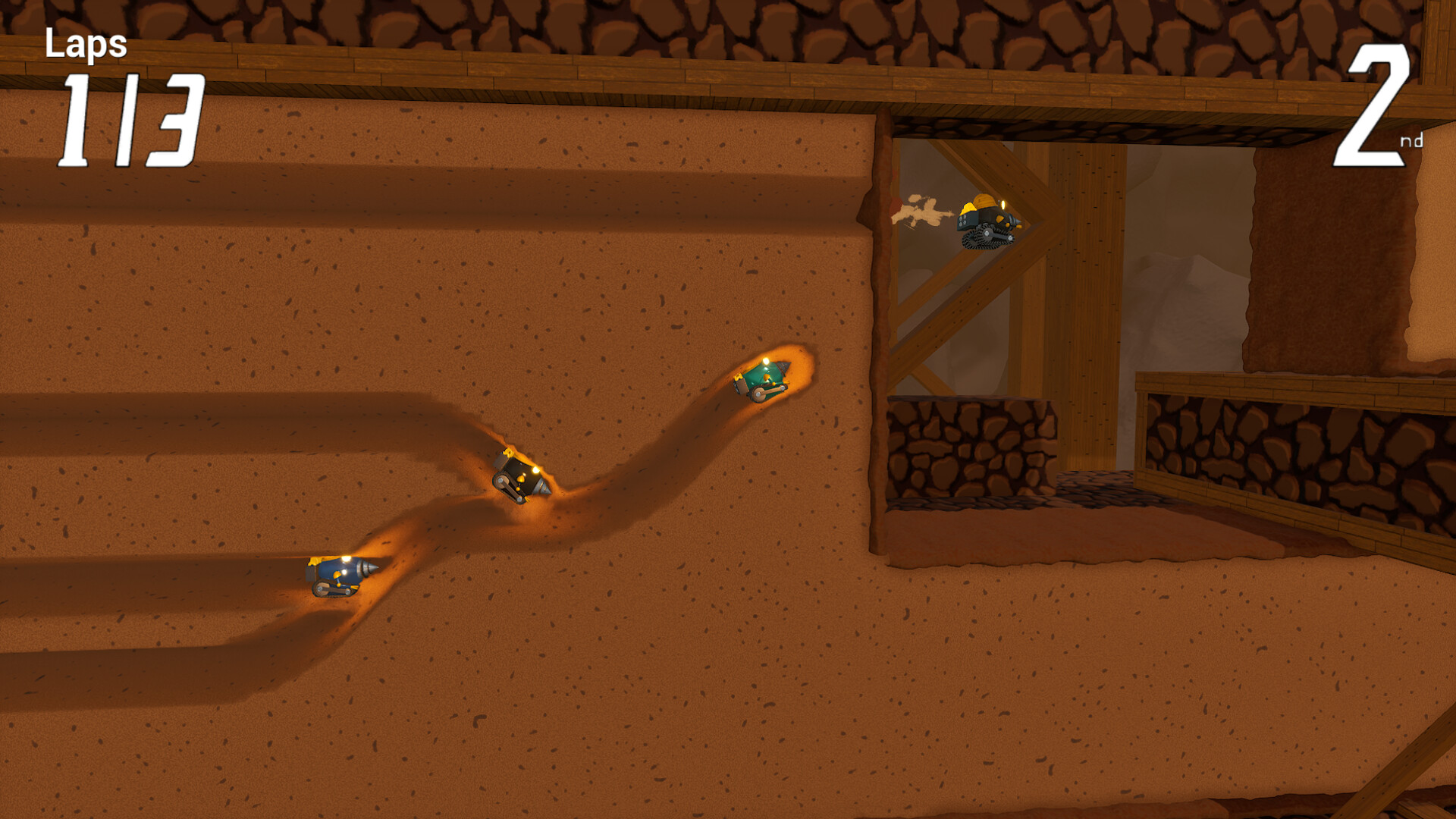Select the blue drilling machine
The width and height of the screenshot is (1456, 819).
click(x=337, y=575)
